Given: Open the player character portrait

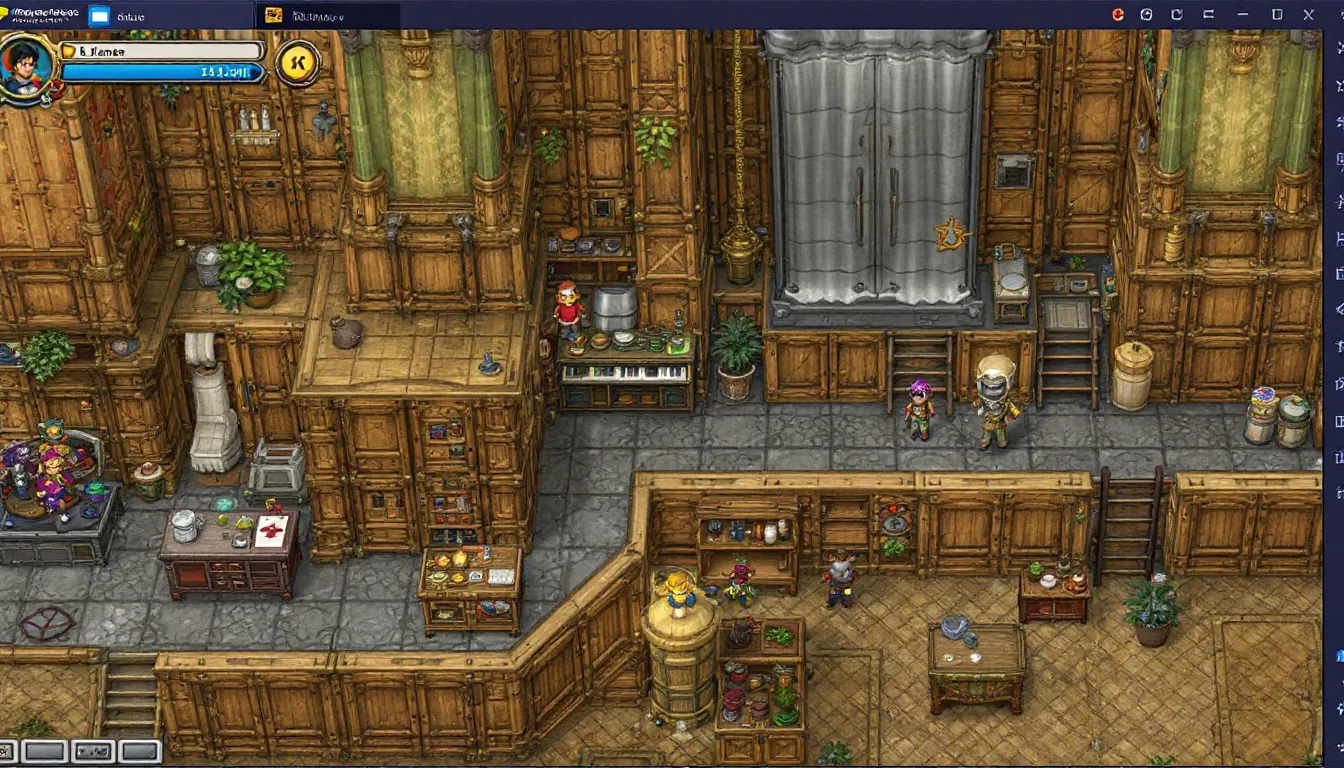Looking at the screenshot, I should click(x=27, y=66).
